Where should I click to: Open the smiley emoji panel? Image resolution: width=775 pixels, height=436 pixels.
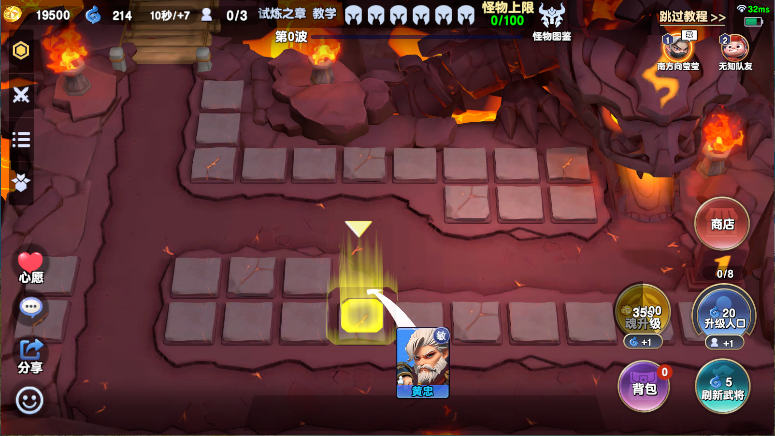coord(30,400)
